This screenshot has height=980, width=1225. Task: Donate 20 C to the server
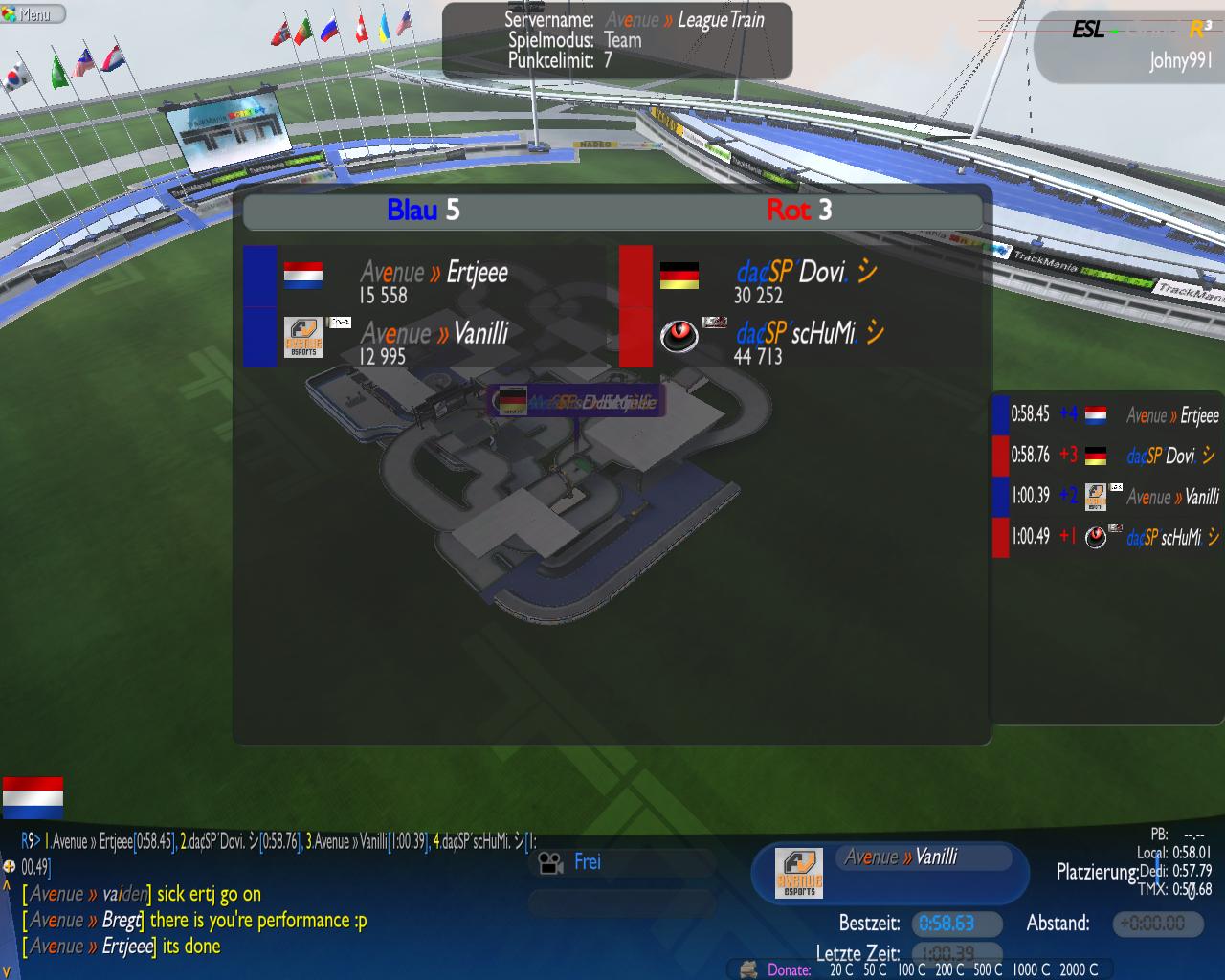[x=842, y=969]
